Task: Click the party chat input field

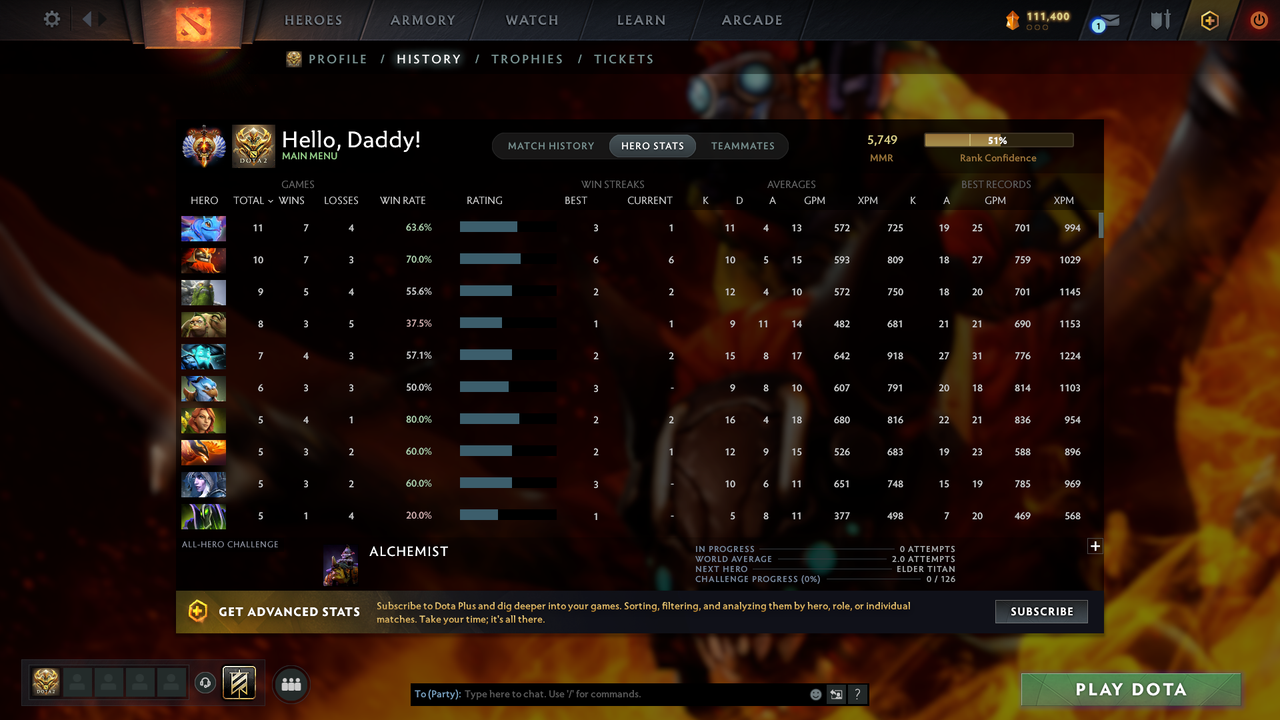Action: pos(600,693)
